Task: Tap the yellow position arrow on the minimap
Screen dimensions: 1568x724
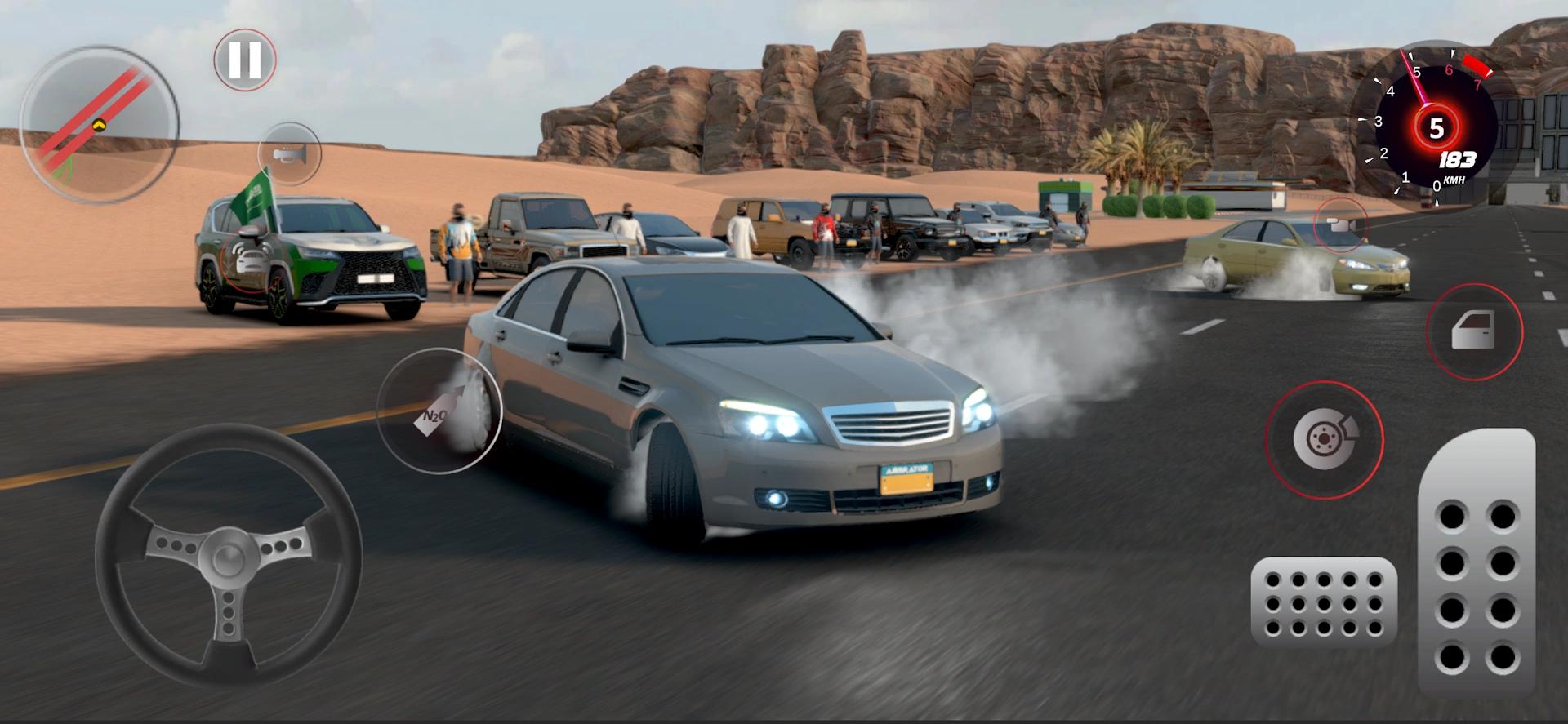Action: pyautogui.click(x=98, y=125)
